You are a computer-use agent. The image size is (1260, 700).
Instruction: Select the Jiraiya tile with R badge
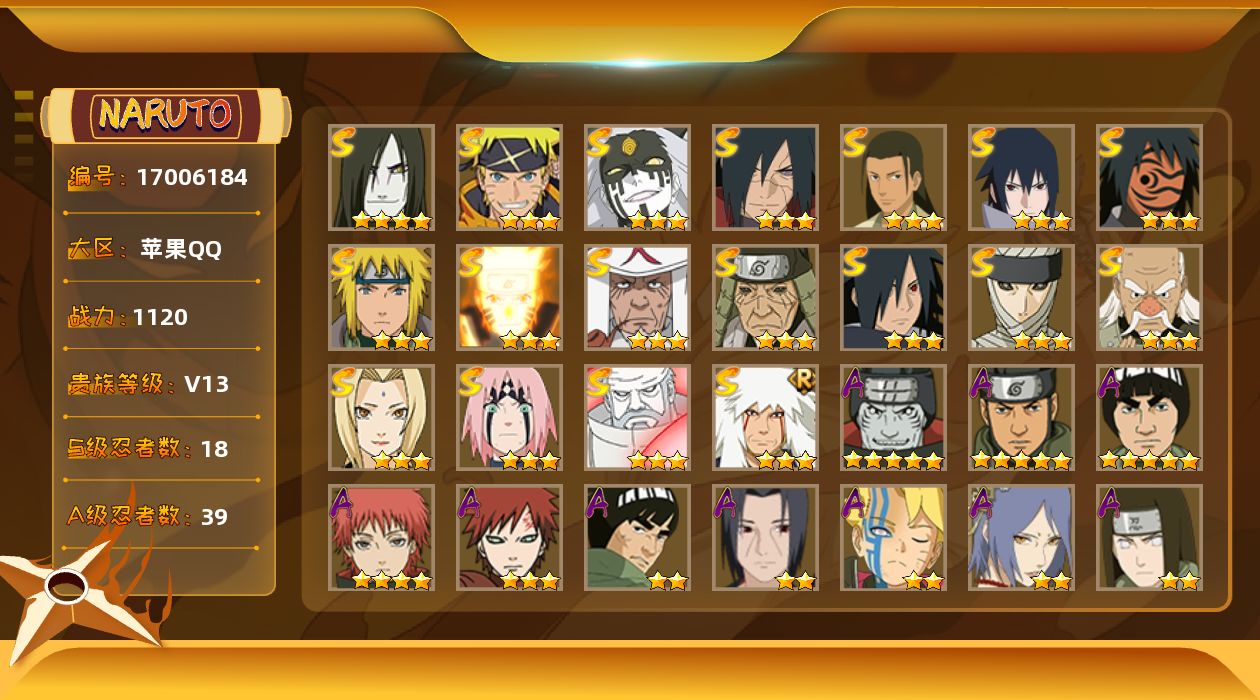pos(765,417)
